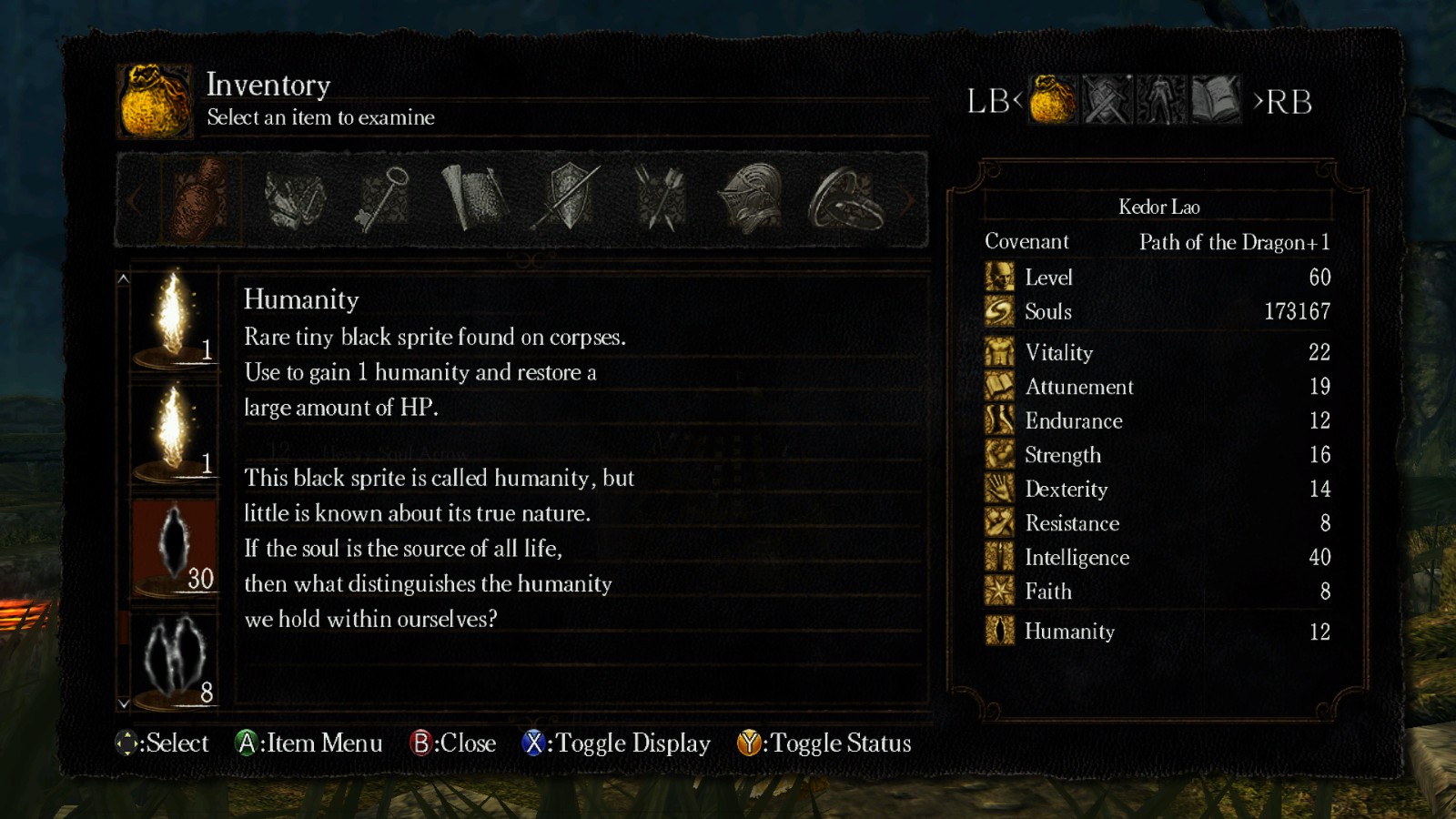
Task: Click the category bar right arrow
Action: (x=907, y=200)
